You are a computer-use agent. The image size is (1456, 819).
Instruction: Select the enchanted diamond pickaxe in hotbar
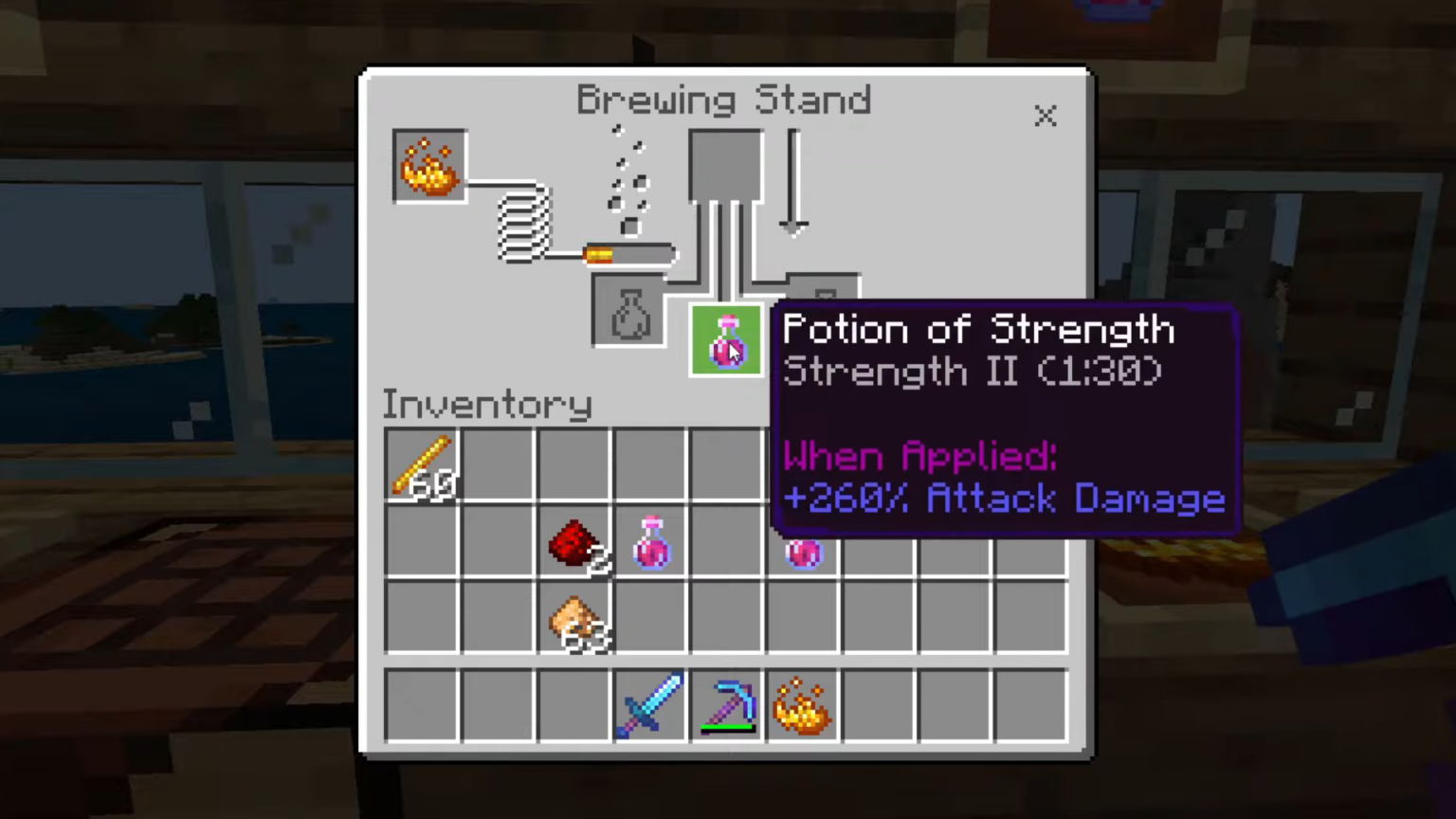pyautogui.click(x=727, y=703)
